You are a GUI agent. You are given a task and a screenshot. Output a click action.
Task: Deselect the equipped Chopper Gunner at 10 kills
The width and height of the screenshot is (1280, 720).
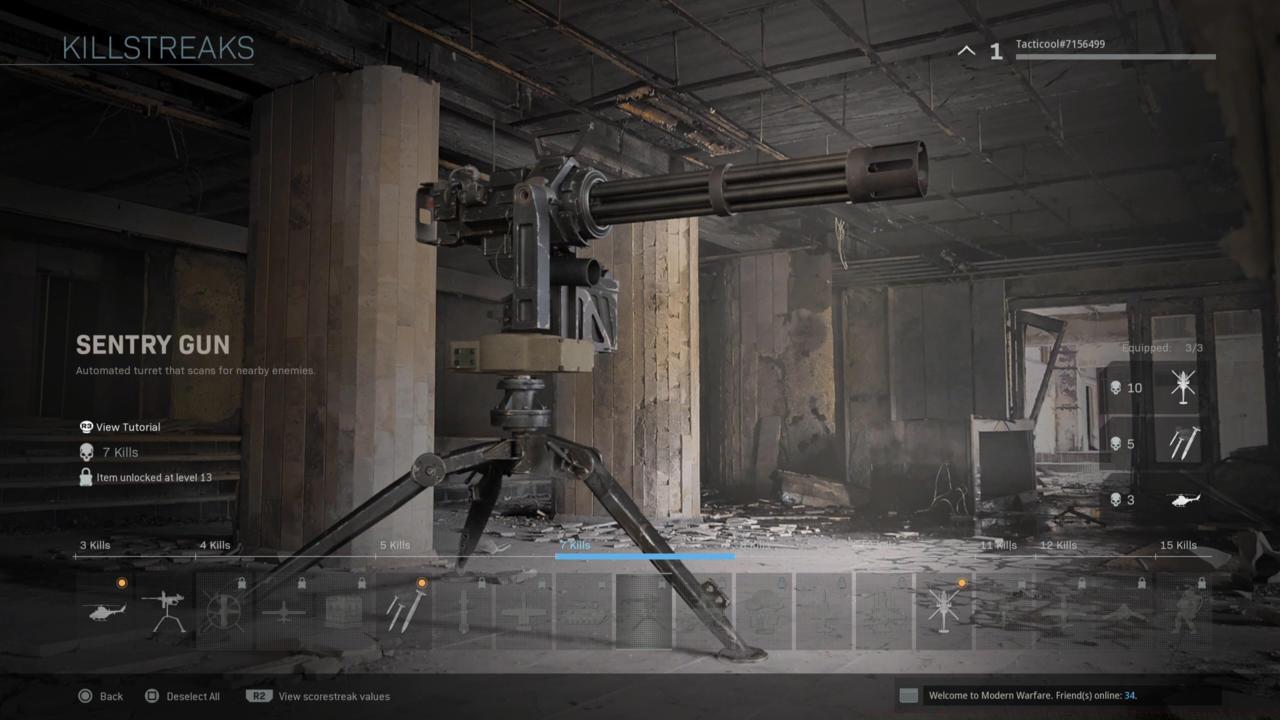point(1183,387)
